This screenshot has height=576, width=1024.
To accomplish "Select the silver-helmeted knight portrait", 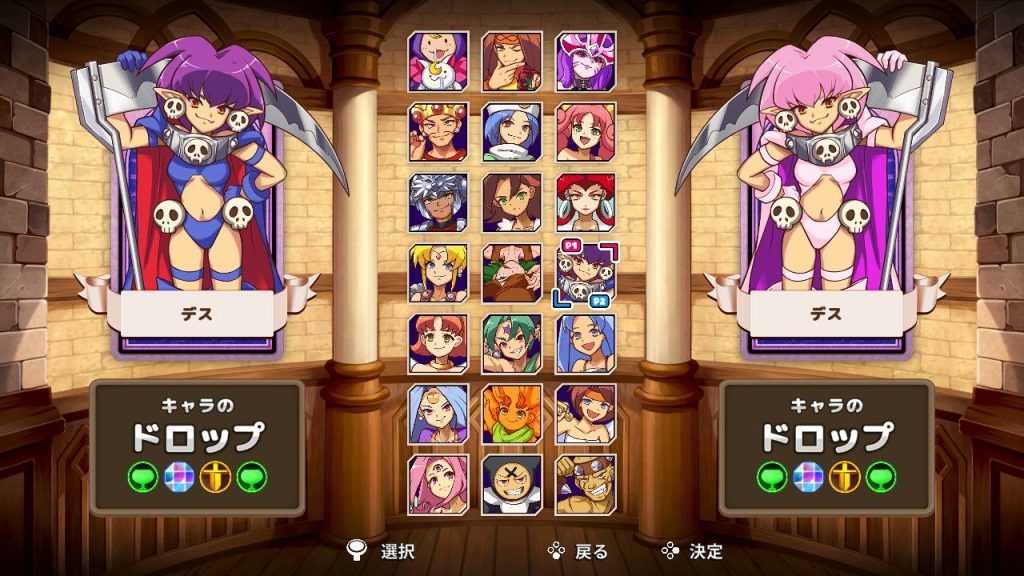I will [438, 203].
